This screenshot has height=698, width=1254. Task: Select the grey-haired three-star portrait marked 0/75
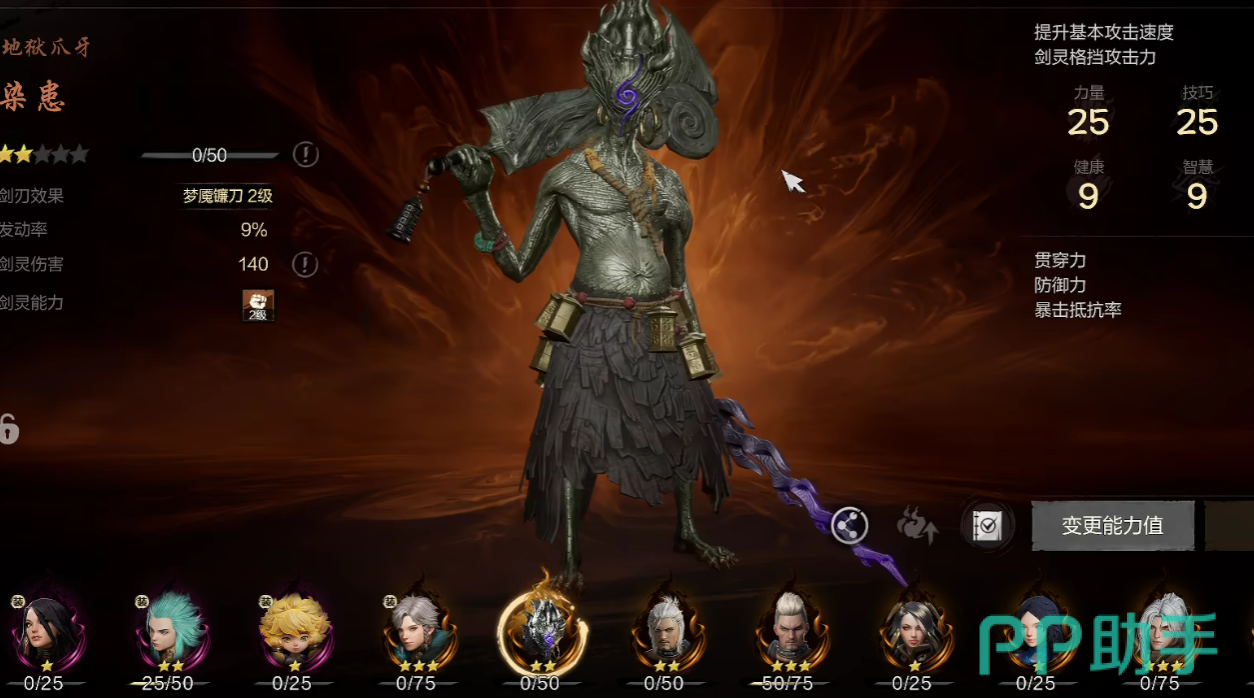[416, 629]
